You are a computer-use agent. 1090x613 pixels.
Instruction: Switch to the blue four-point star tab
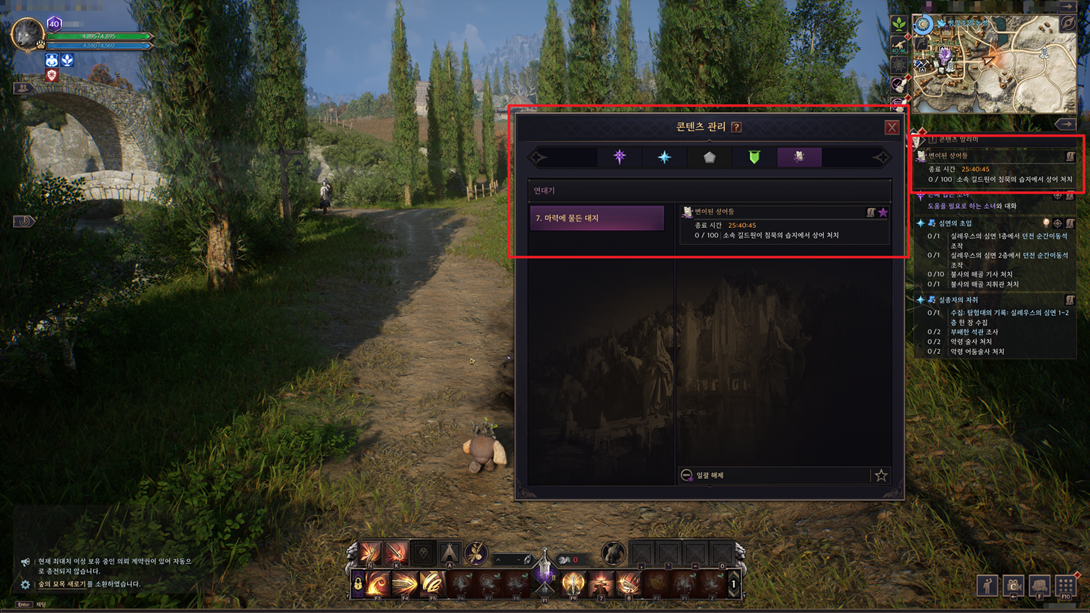(664, 157)
